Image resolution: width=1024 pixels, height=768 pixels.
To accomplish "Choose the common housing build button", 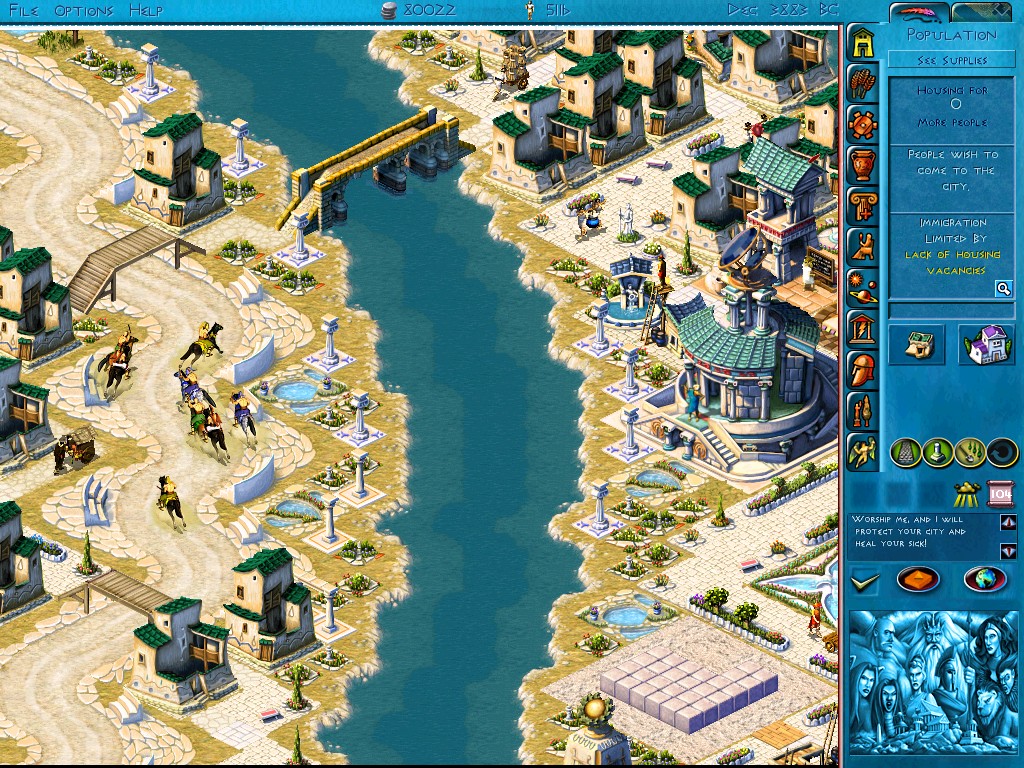I will (x=916, y=345).
